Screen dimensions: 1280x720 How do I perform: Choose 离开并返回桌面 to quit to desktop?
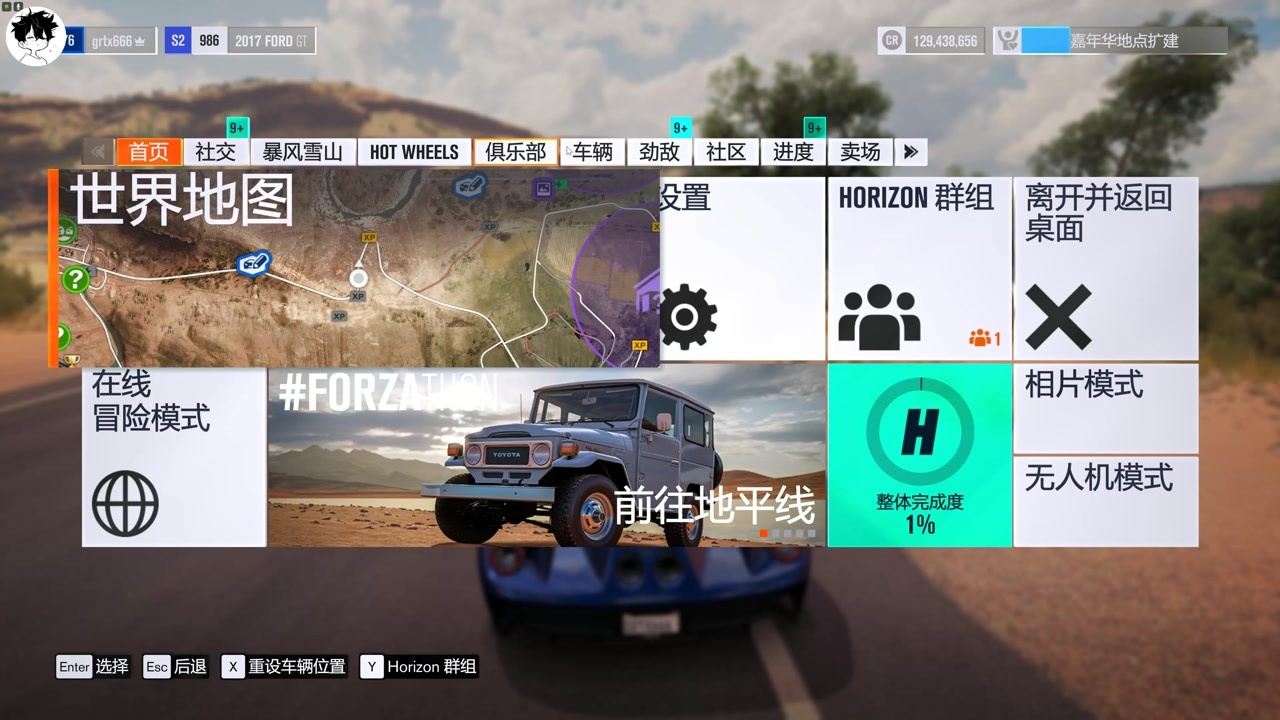pyautogui.click(x=1105, y=268)
